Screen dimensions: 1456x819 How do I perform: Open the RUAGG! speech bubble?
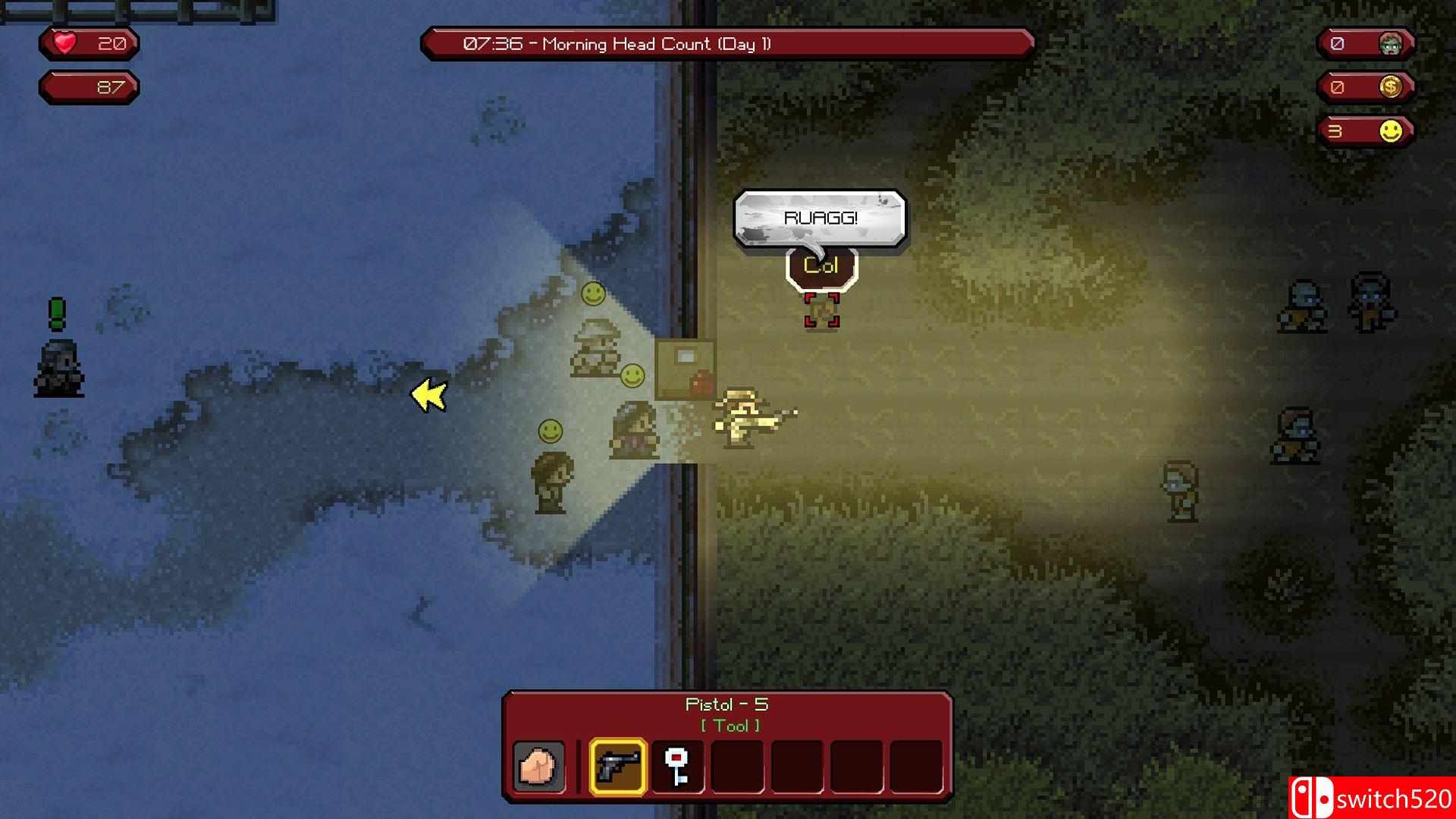click(819, 216)
